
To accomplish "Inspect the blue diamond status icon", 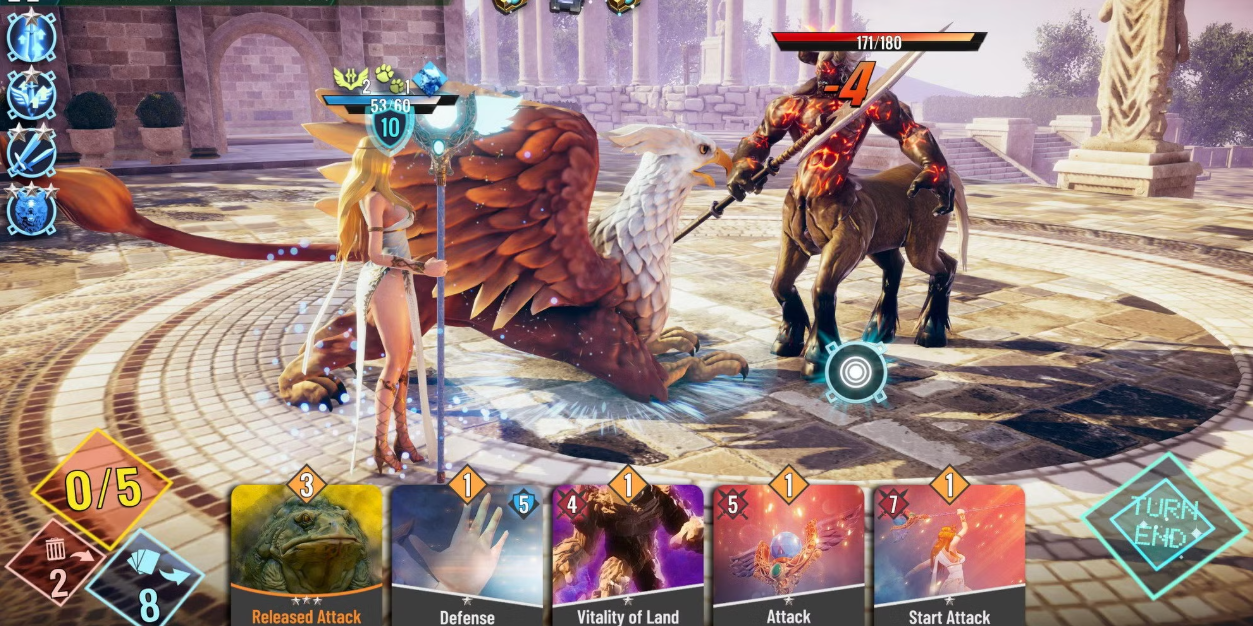I will [429, 78].
